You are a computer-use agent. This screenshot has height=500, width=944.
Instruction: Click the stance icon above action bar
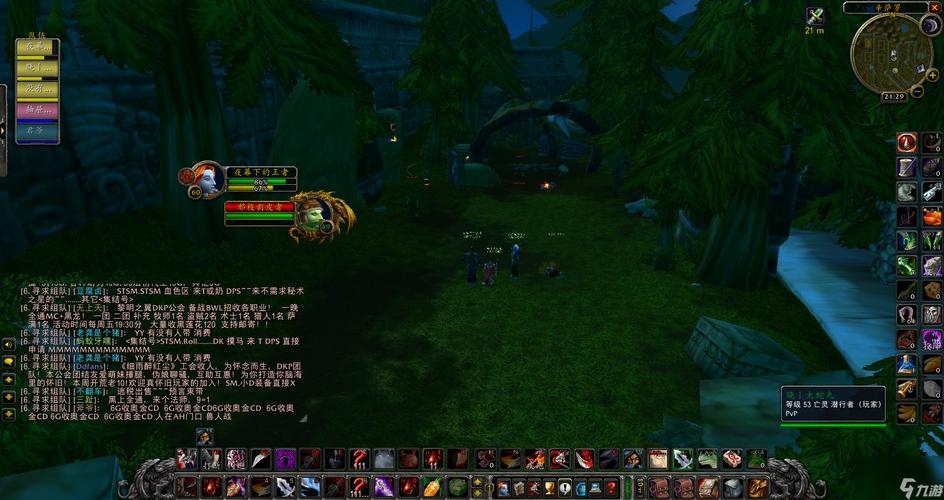click(204, 437)
